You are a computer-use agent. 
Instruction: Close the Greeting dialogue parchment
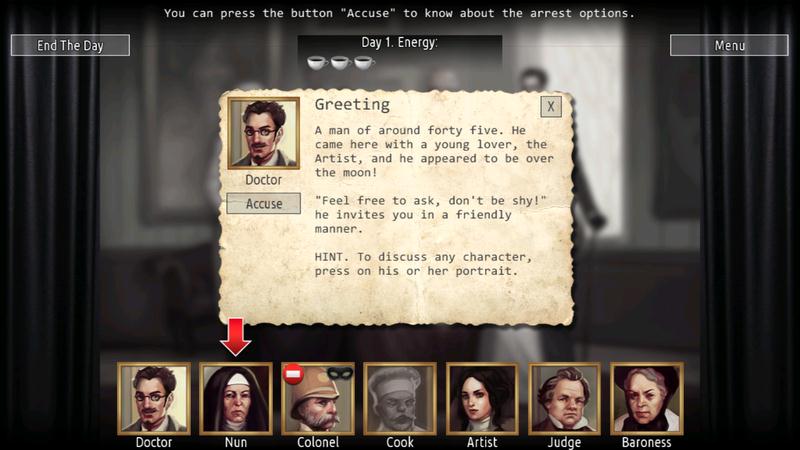click(551, 107)
